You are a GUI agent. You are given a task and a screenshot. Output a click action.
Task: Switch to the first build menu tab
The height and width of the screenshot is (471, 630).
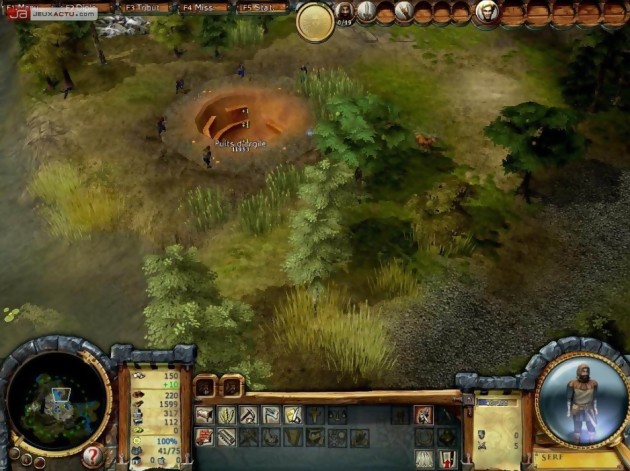pos(205,387)
